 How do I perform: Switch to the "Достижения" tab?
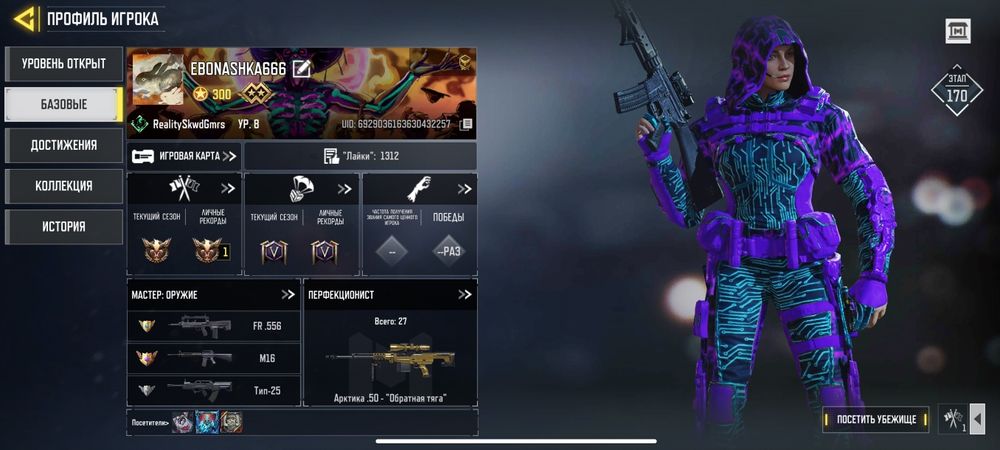[64, 145]
